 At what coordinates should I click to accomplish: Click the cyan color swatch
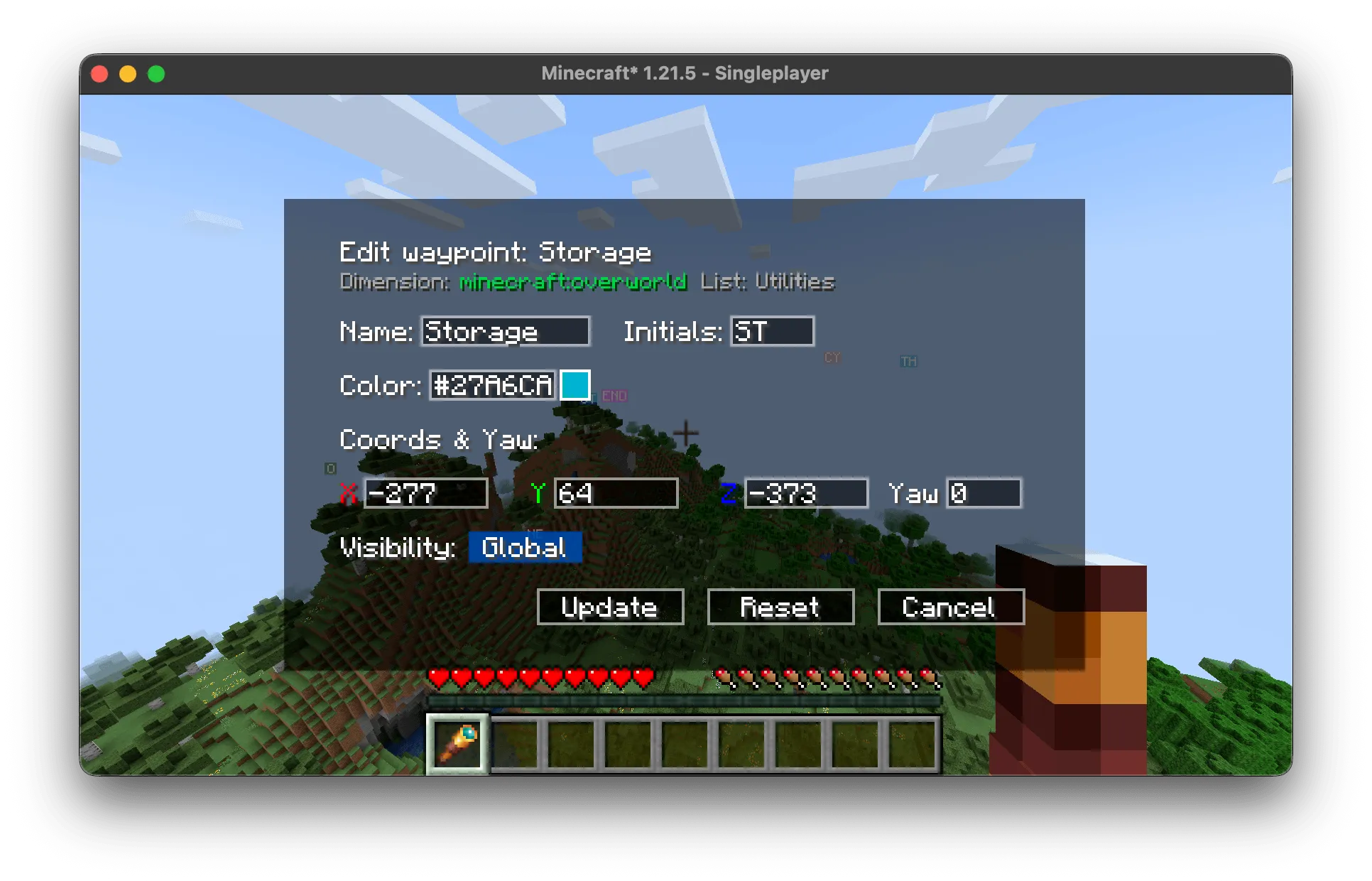tap(575, 386)
